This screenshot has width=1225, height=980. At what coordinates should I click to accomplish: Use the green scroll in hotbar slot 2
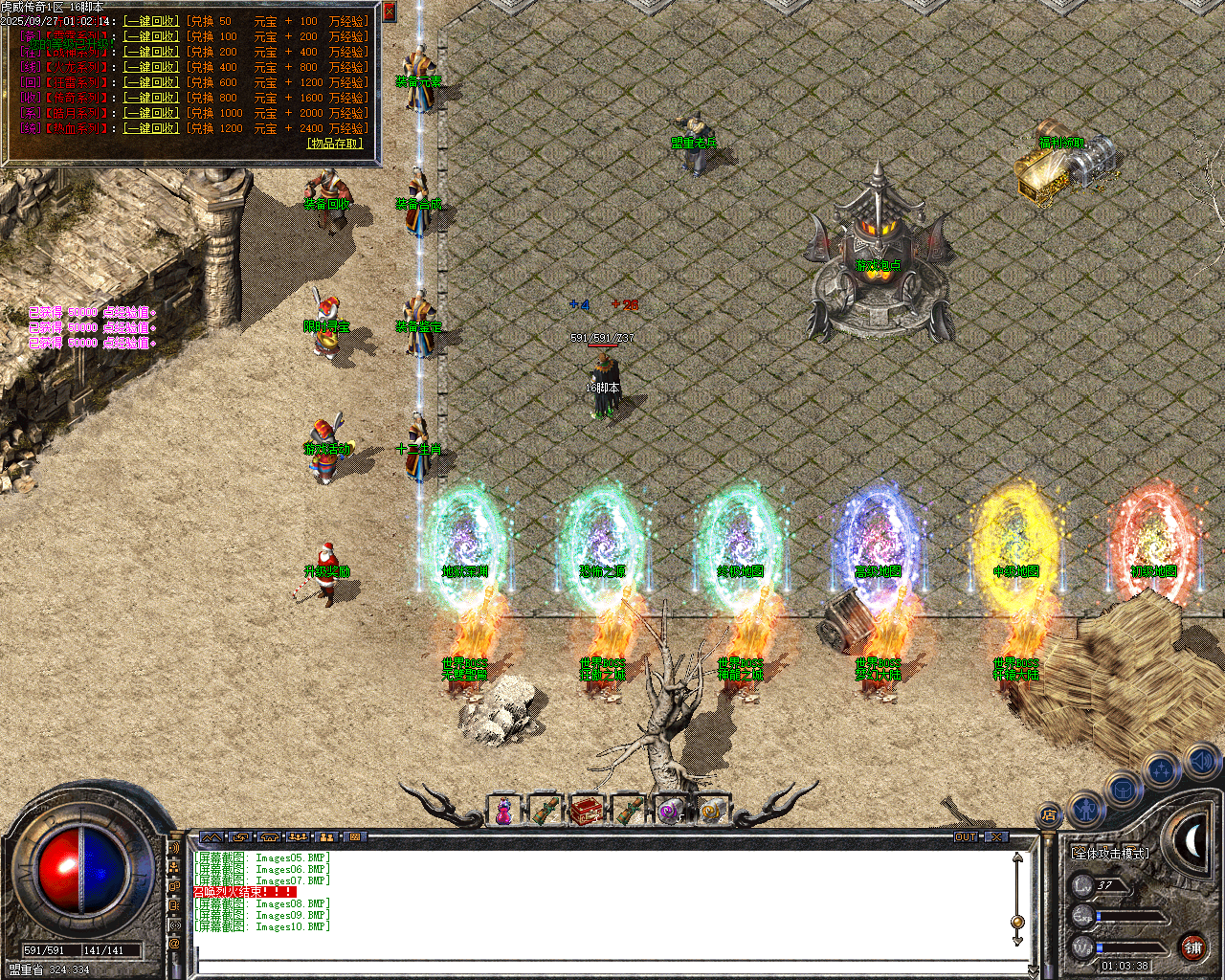click(x=547, y=809)
